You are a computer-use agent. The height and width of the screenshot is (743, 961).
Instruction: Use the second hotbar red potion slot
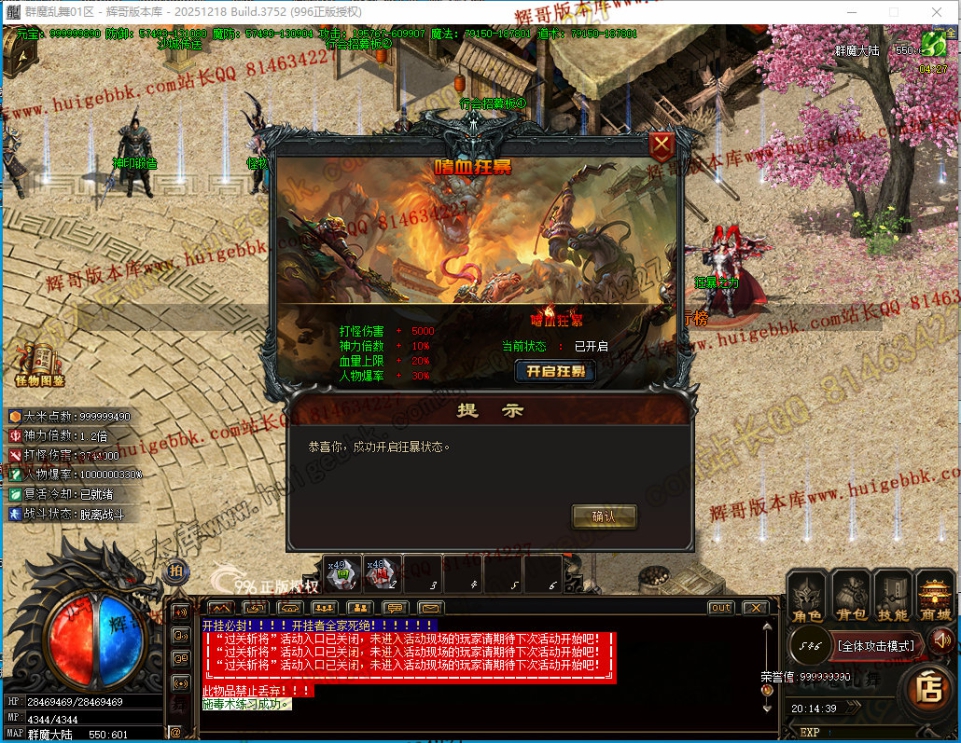[381, 574]
